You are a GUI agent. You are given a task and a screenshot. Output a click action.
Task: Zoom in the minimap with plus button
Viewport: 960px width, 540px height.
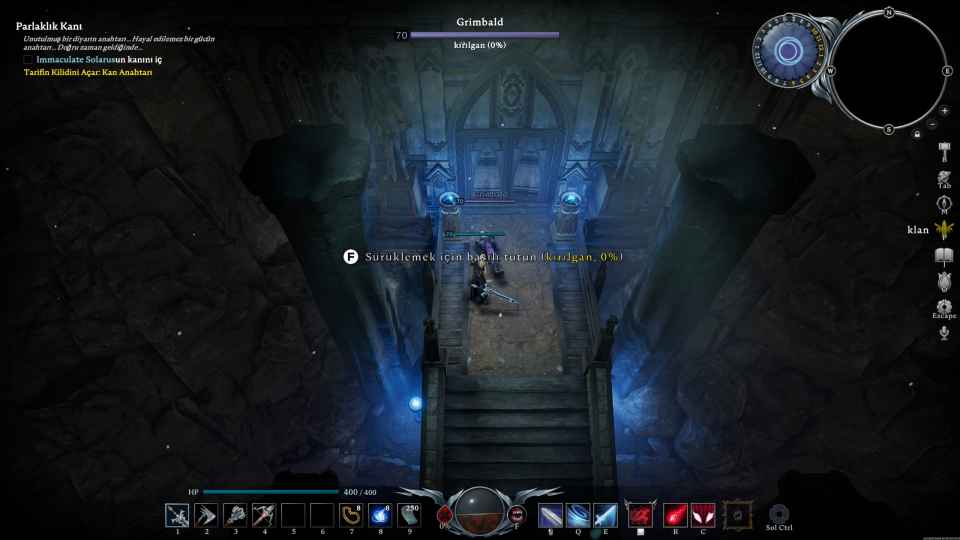click(x=944, y=111)
